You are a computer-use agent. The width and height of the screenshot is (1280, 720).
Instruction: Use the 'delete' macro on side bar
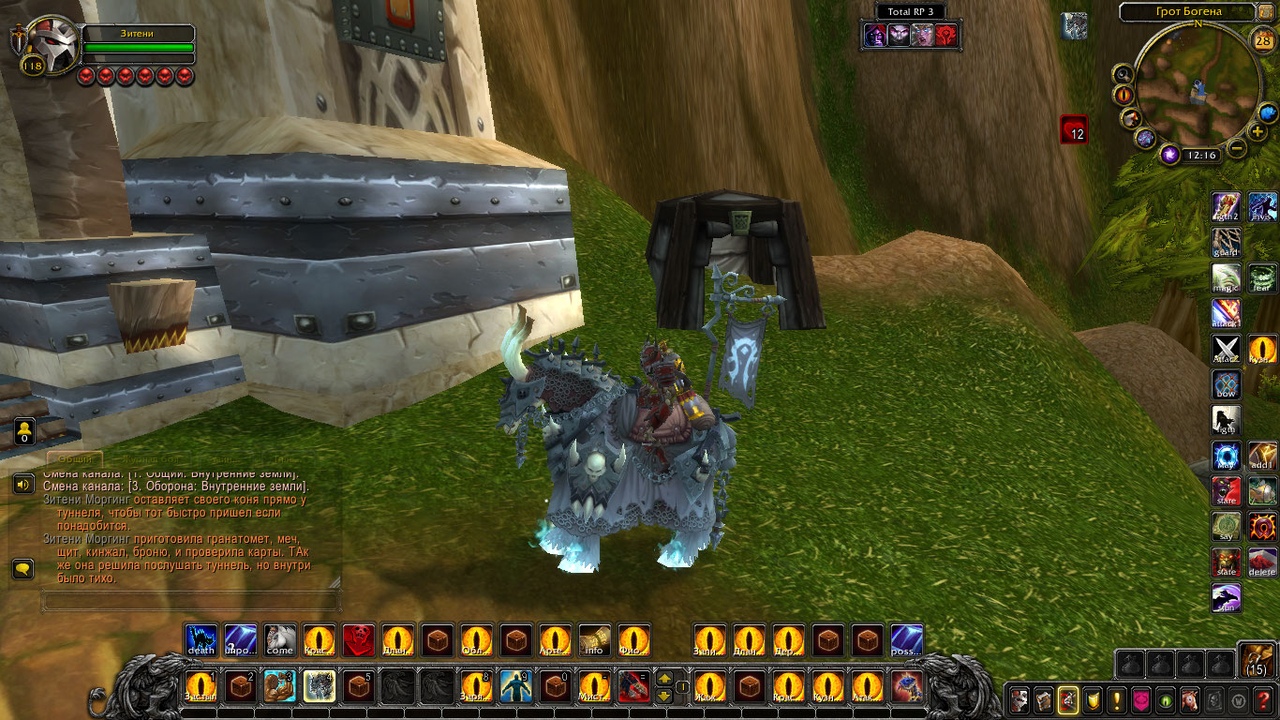click(x=1262, y=563)
